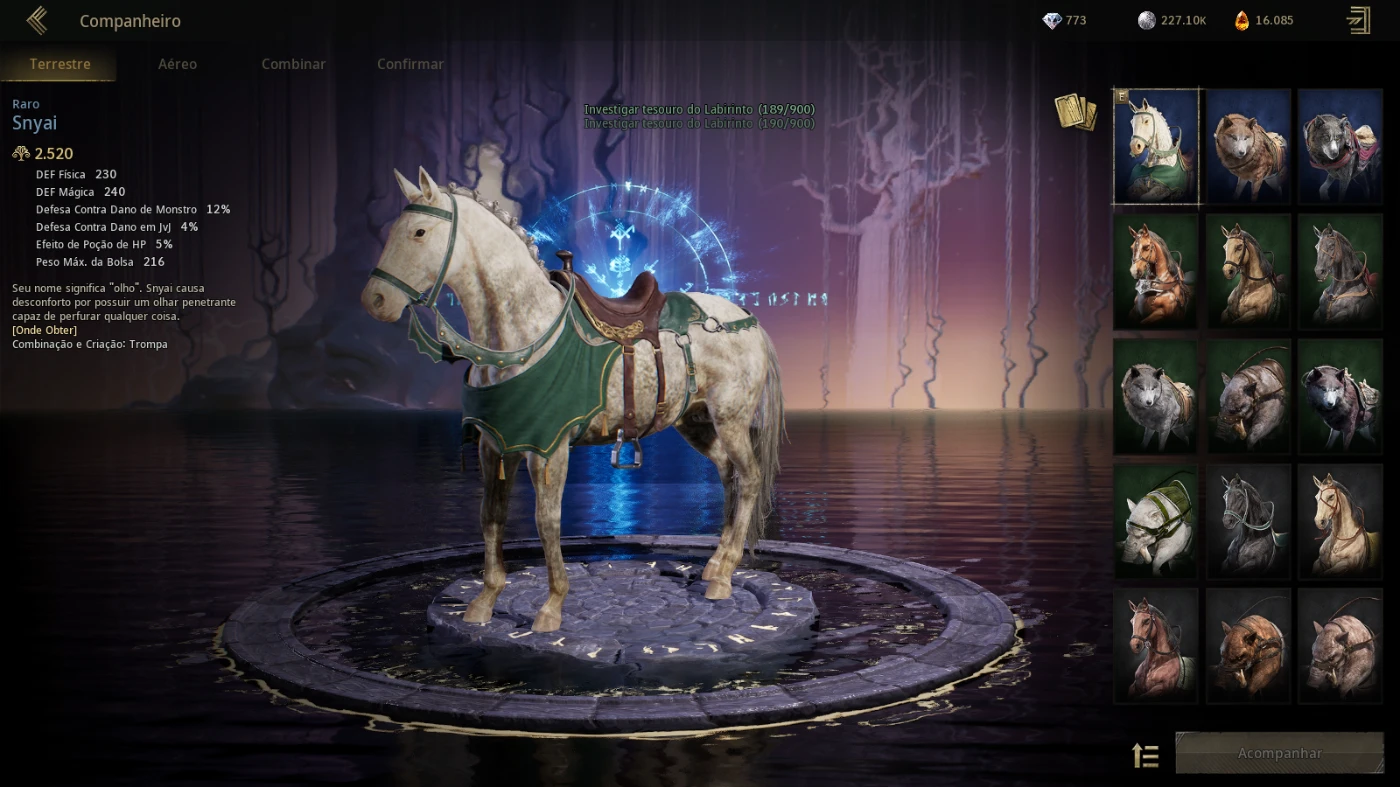1400x787 pixels.
Task: Select the black horse in fourth row
Action: (1248, 521)
